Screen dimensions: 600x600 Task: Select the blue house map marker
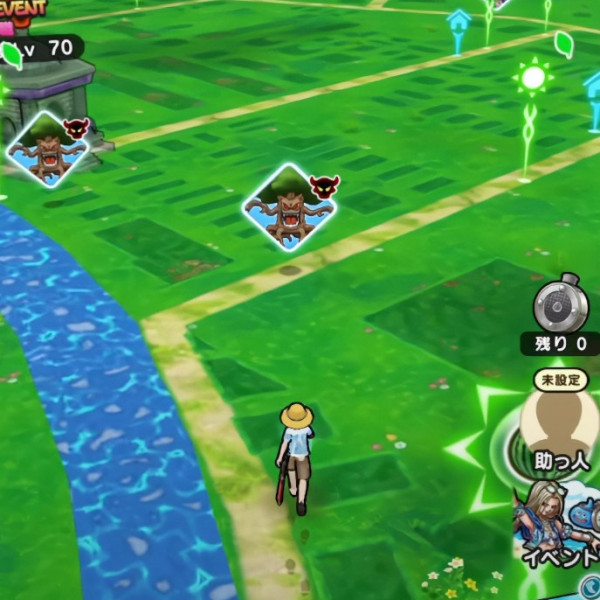pos(459,24)
